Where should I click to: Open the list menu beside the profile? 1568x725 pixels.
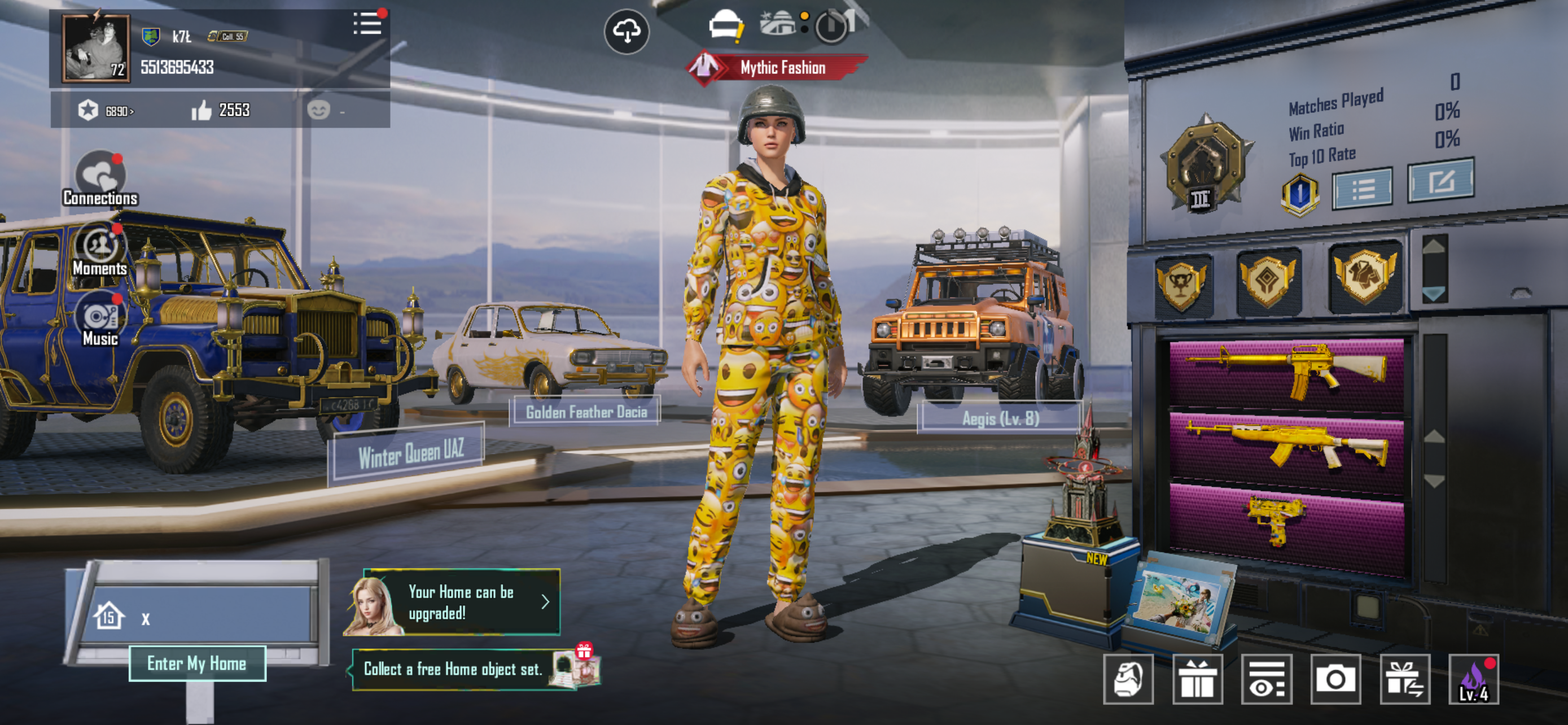(367, 24)
